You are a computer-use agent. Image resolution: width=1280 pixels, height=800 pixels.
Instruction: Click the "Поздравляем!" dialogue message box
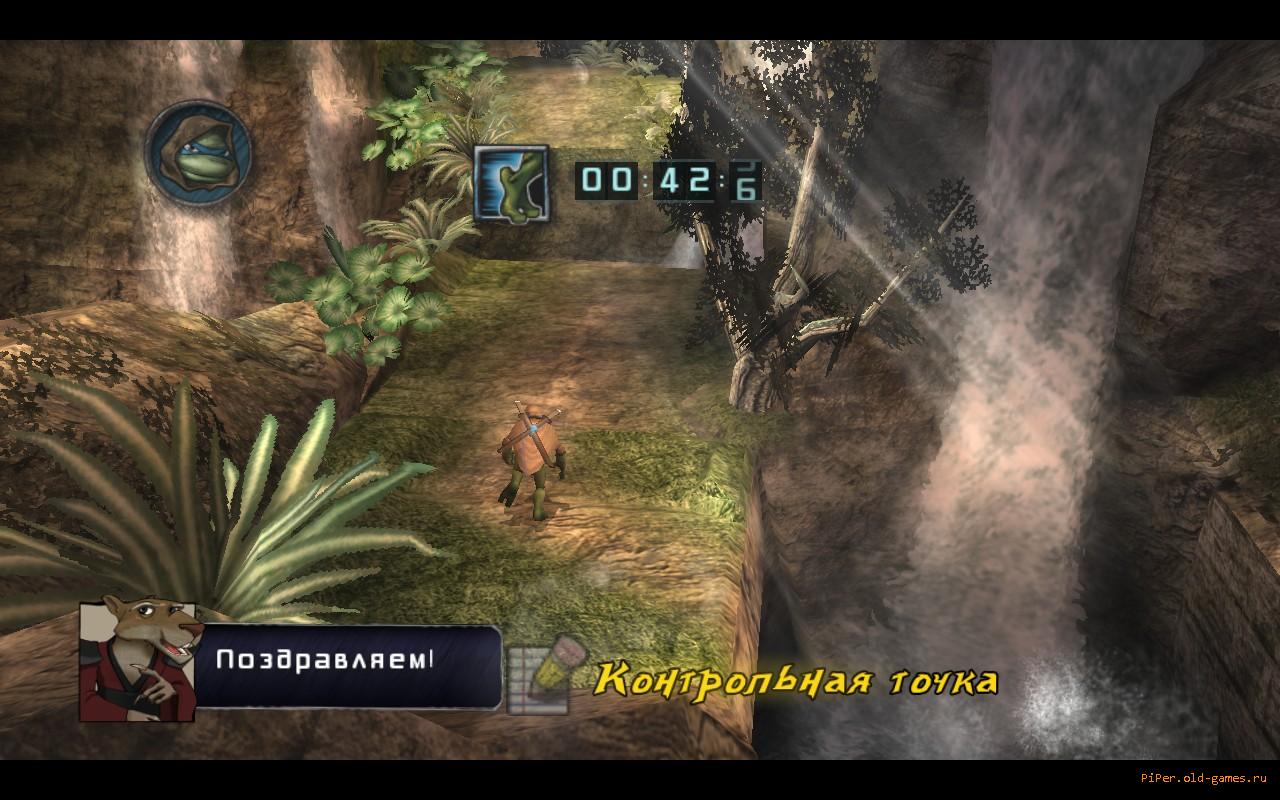pyautogui.click(x=346, y=664)
